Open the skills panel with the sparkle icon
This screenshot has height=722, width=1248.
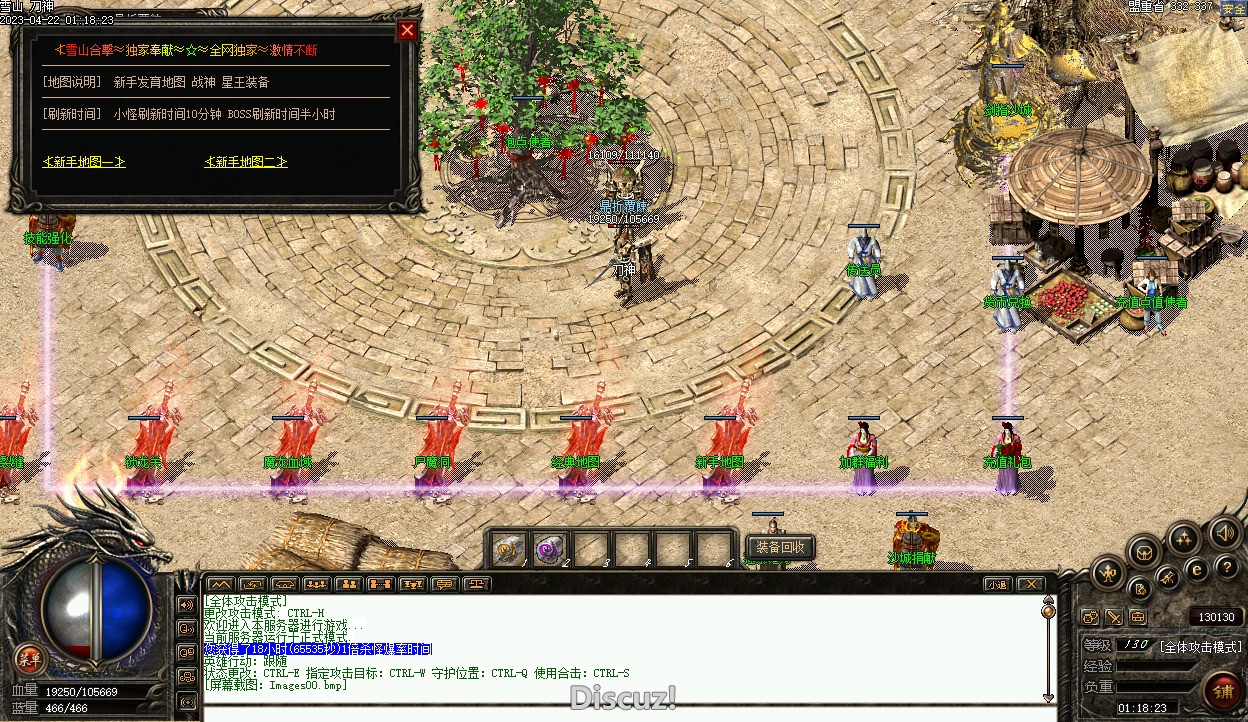point(1184,540)
